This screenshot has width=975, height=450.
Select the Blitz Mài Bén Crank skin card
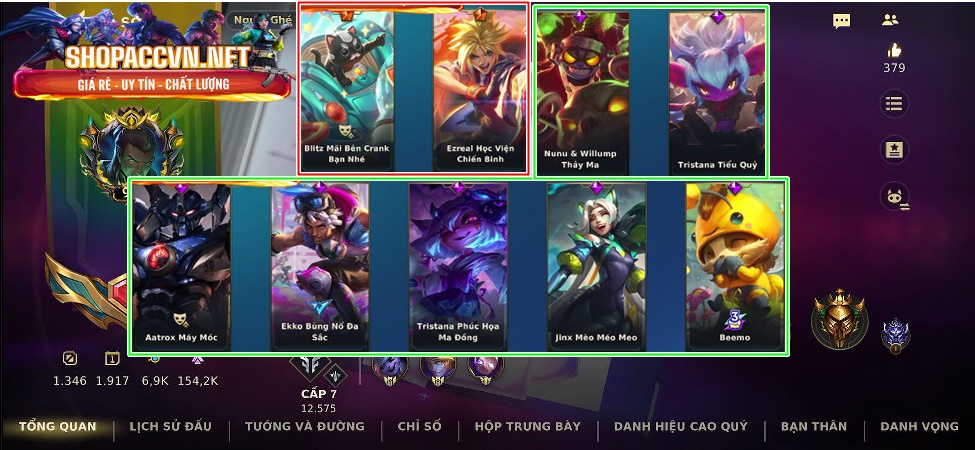347,90
